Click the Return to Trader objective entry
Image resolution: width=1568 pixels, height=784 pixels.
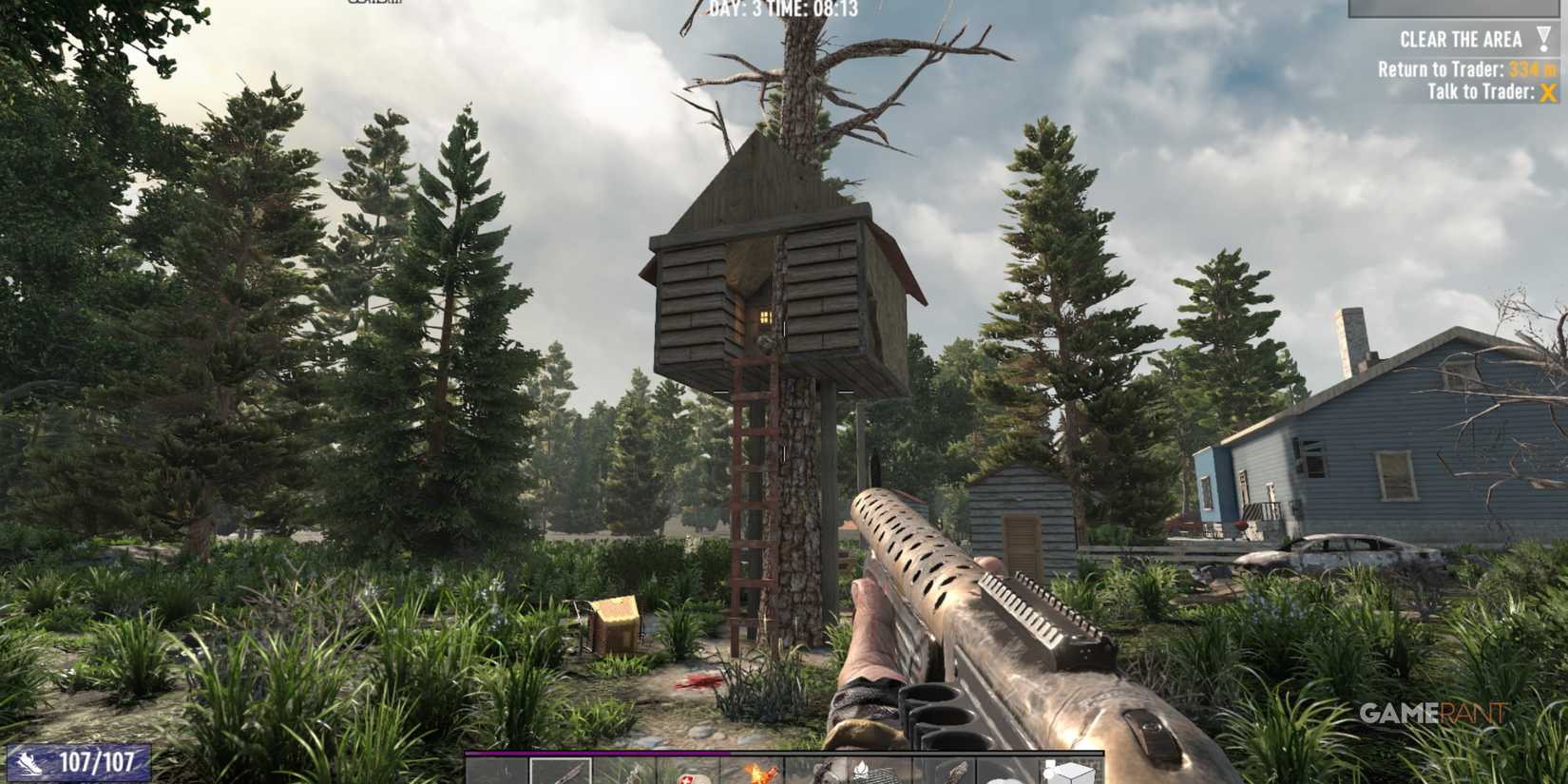[x=1463, y=70]
